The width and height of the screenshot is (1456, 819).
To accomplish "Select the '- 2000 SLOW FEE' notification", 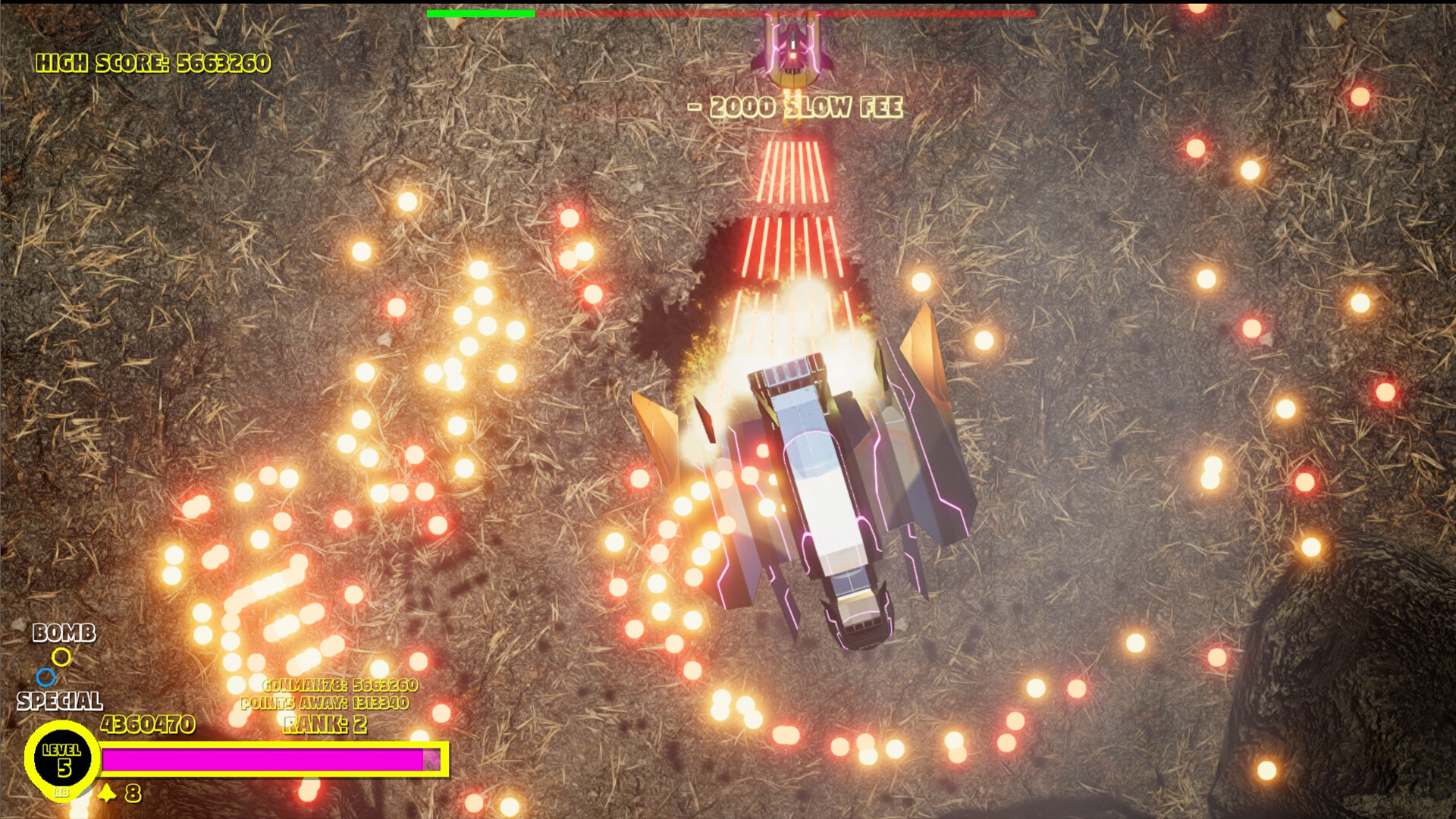I will (x=794, y=107).
